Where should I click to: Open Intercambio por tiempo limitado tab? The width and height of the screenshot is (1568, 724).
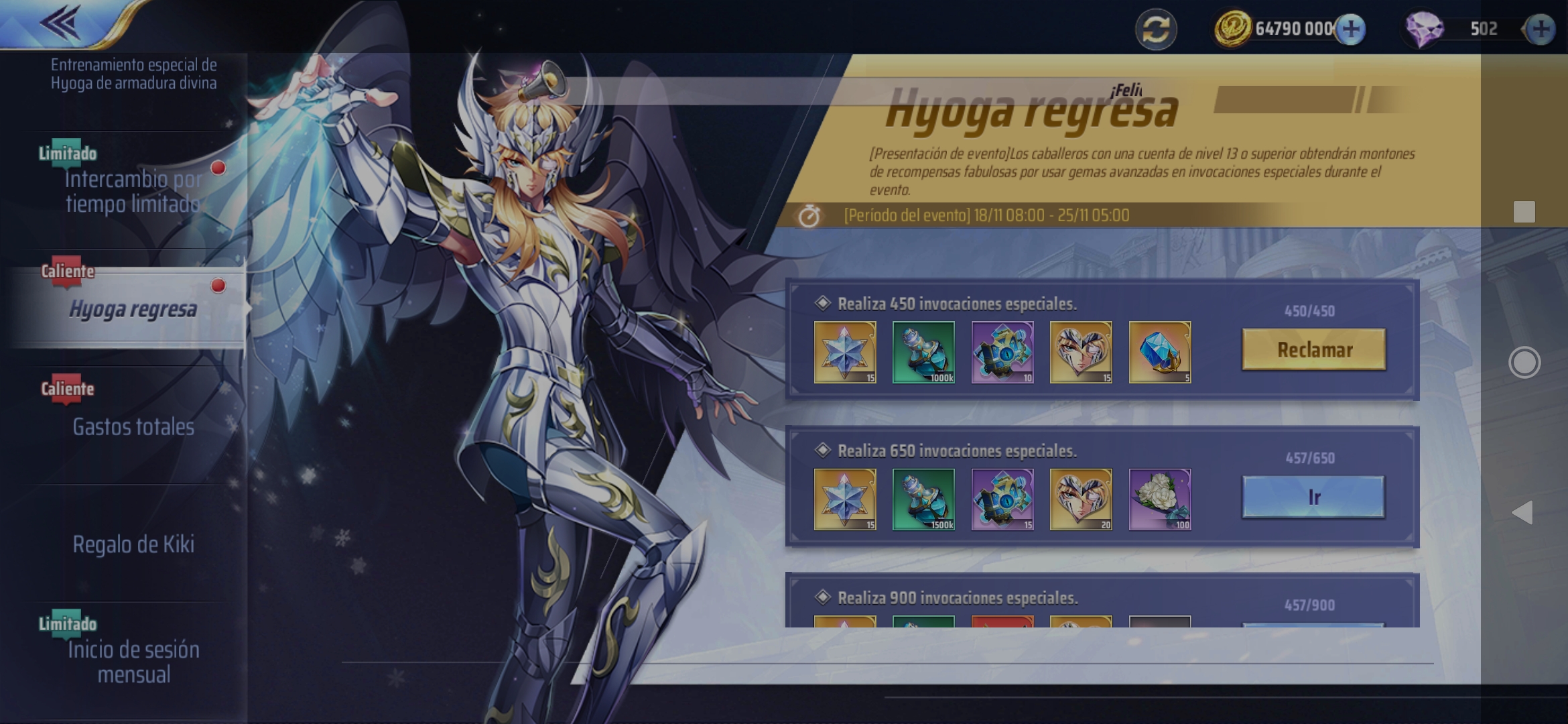click(133, 190)
